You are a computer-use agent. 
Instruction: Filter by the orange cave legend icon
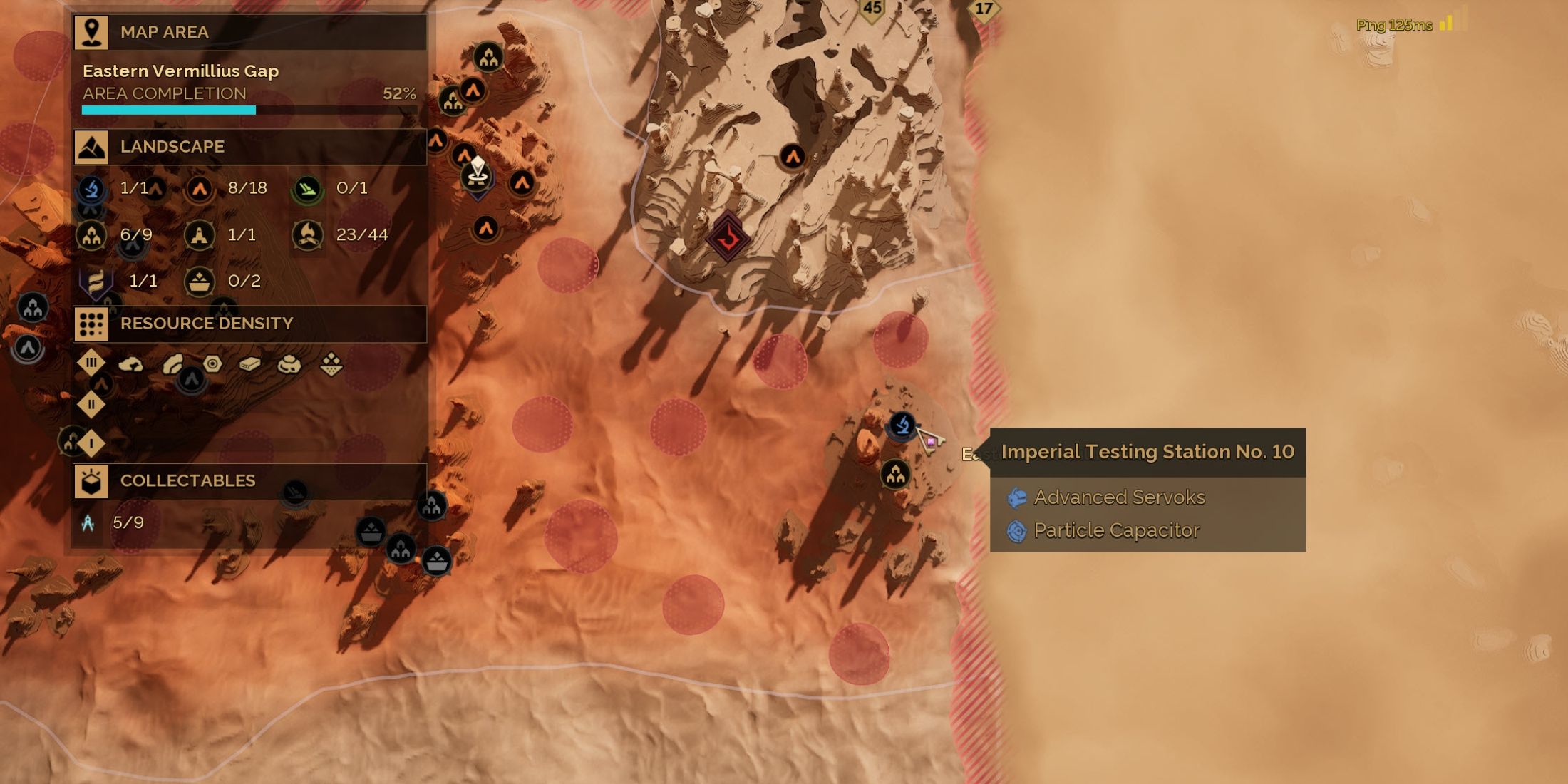tap(200, 189)
